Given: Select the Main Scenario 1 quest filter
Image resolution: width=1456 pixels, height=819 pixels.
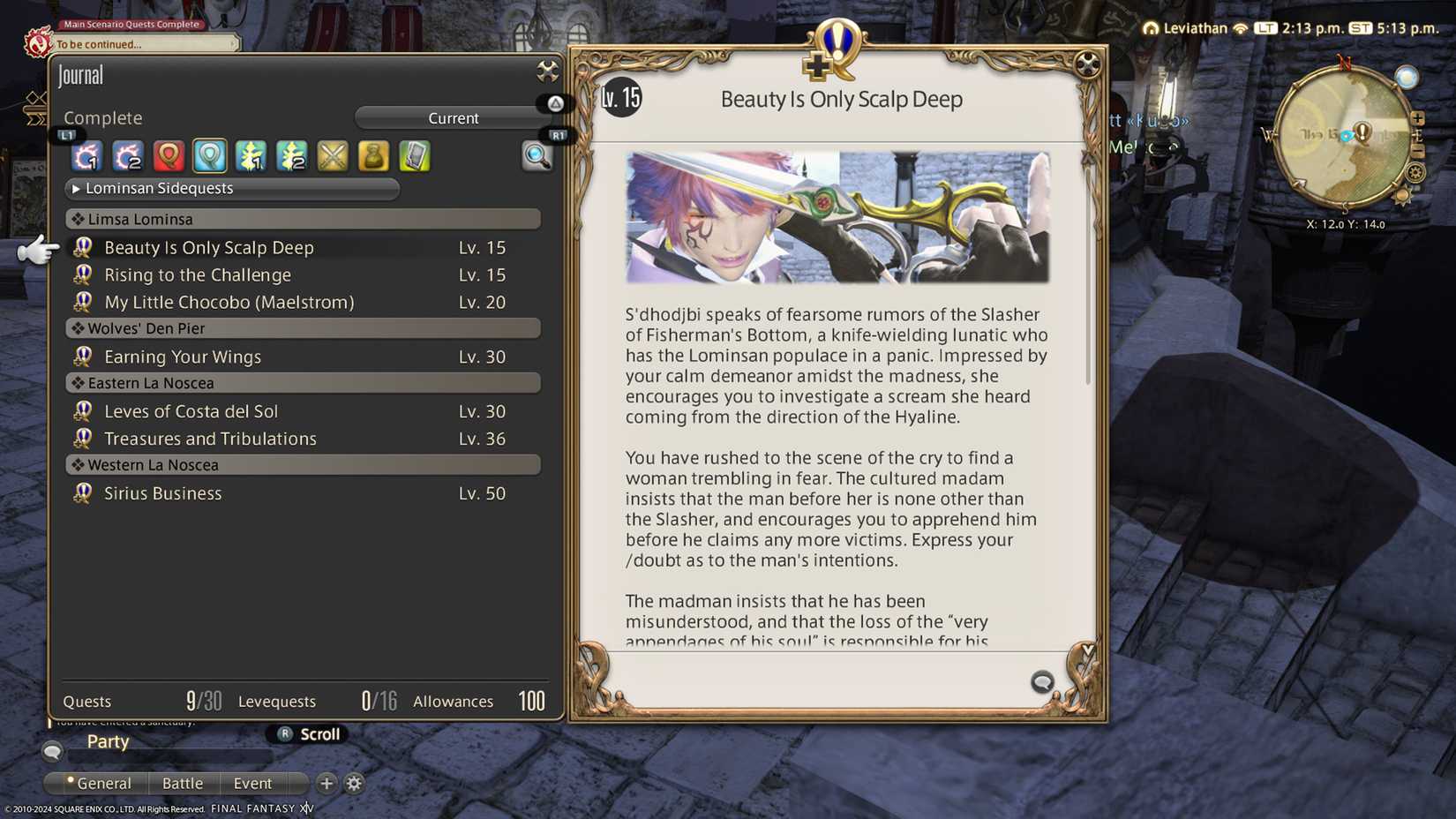Looking at the screenshot, I should click(86, 156).
